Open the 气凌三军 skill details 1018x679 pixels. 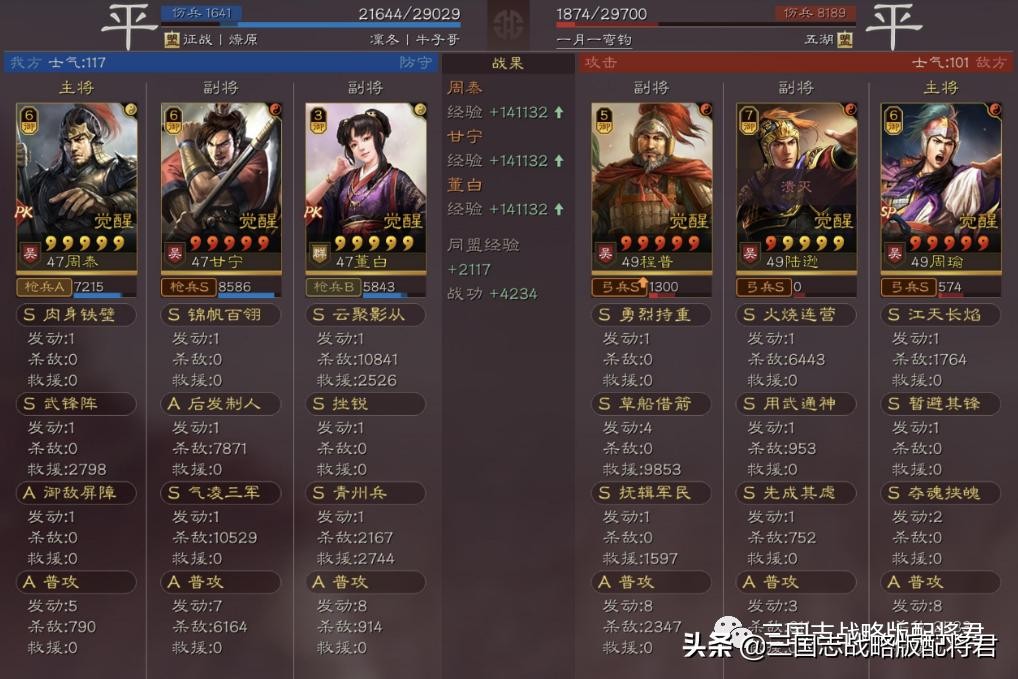click(x=221, y=493)
